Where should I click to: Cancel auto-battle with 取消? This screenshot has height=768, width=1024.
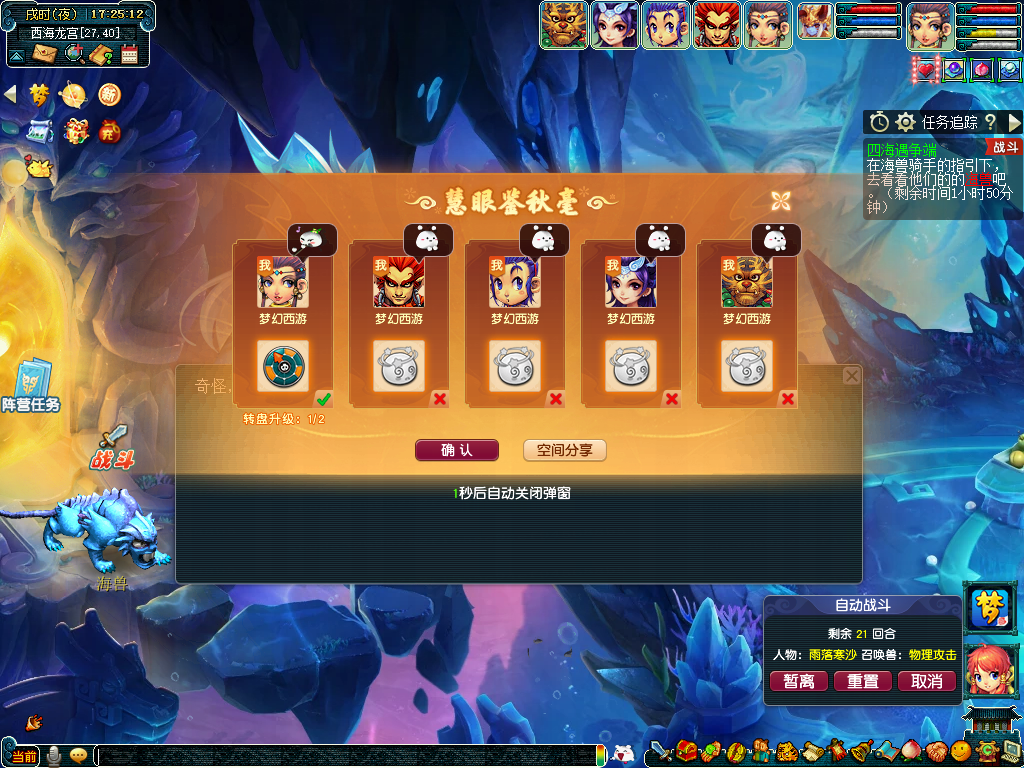click(x=927, y=681)
